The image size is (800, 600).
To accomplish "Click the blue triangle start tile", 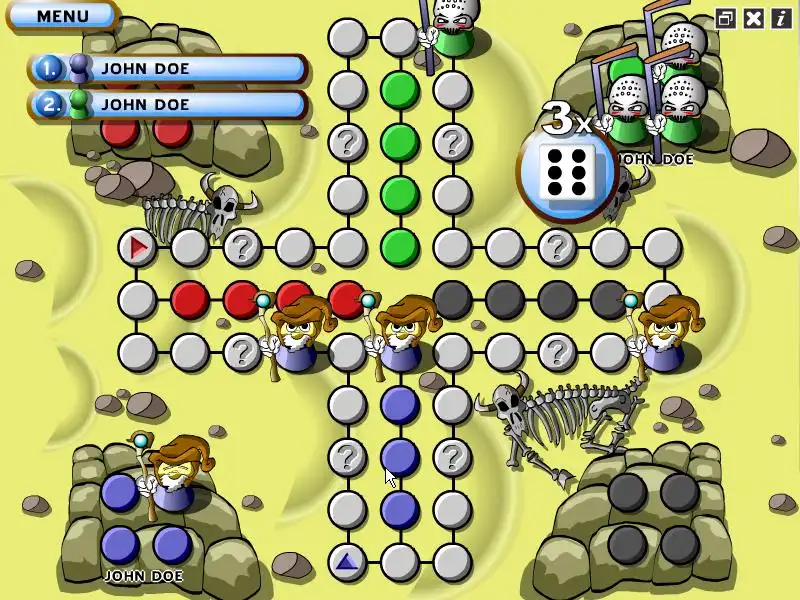I will point(347,562).
